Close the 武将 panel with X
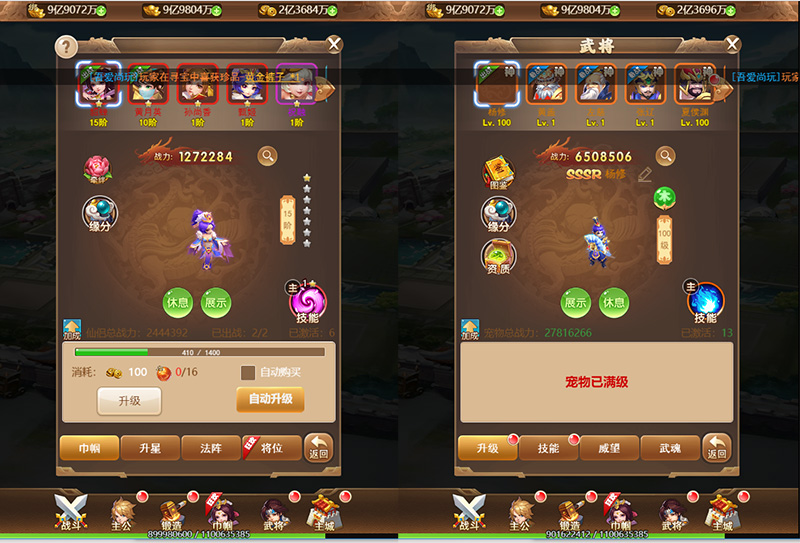This screenshot has height=543, width=800. tap(733, 44)
